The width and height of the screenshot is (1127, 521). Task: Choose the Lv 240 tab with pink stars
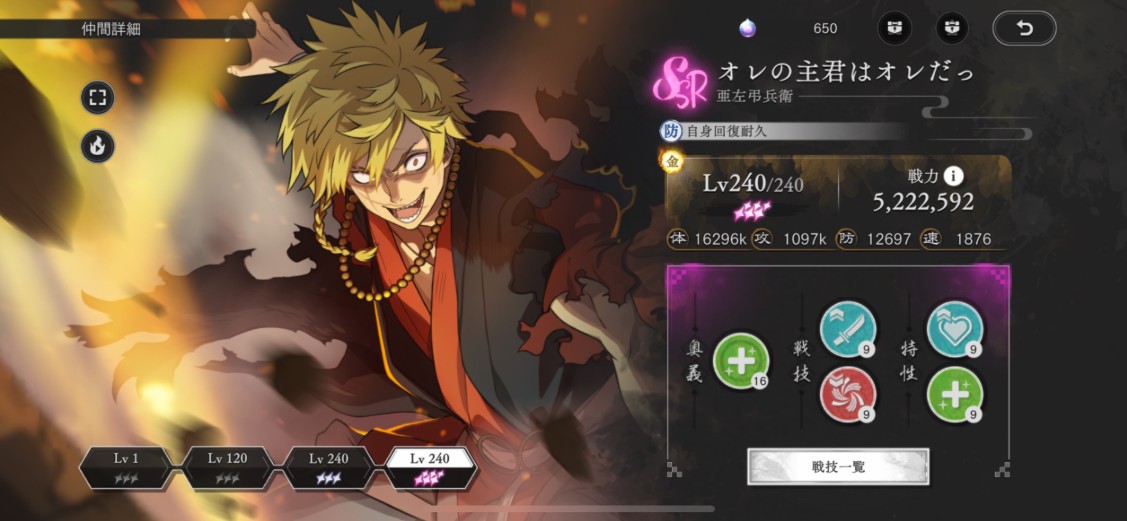431,467
